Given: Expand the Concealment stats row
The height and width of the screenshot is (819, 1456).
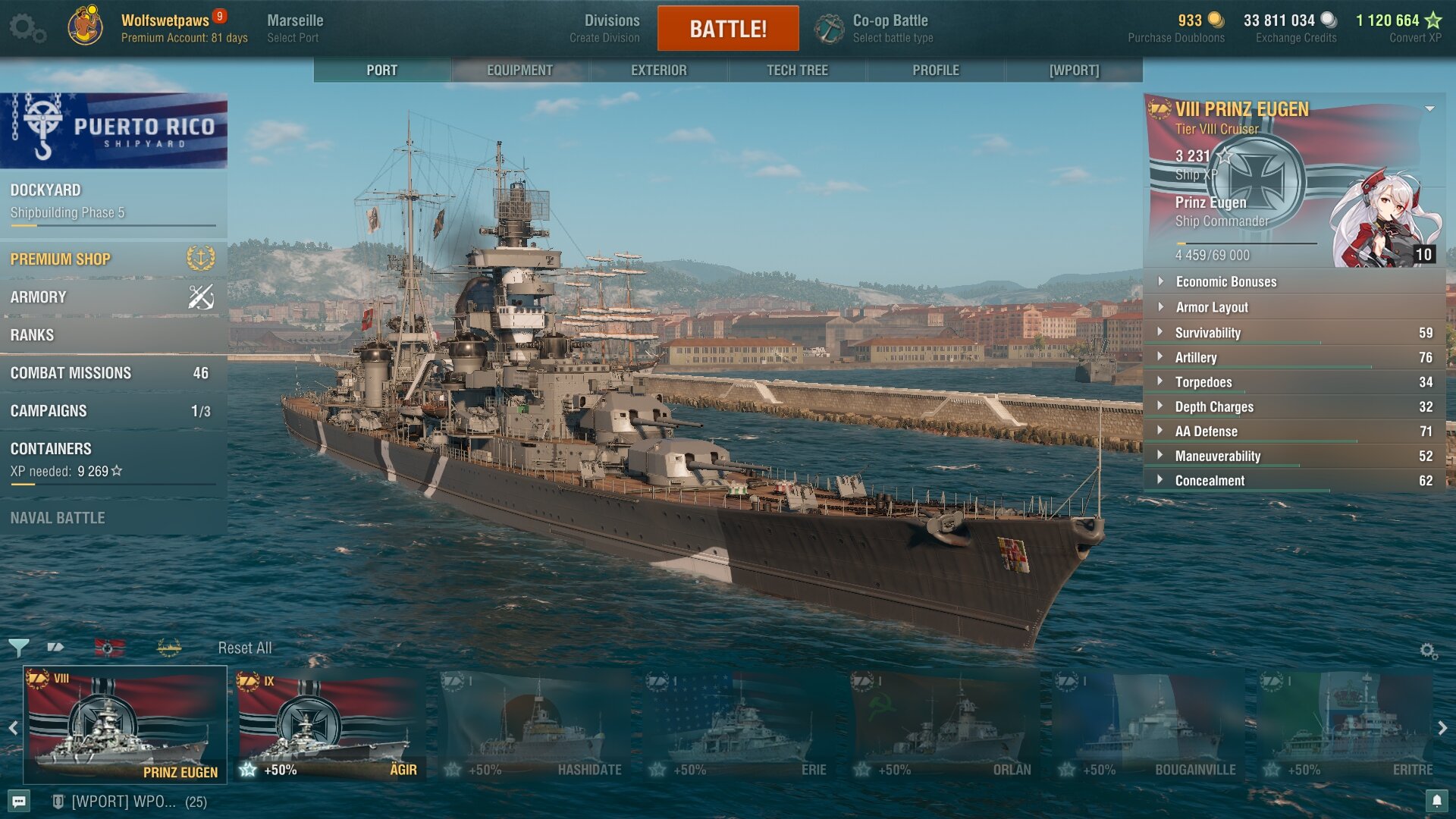Looking at the screenshot, I should tap(1294, 481).
